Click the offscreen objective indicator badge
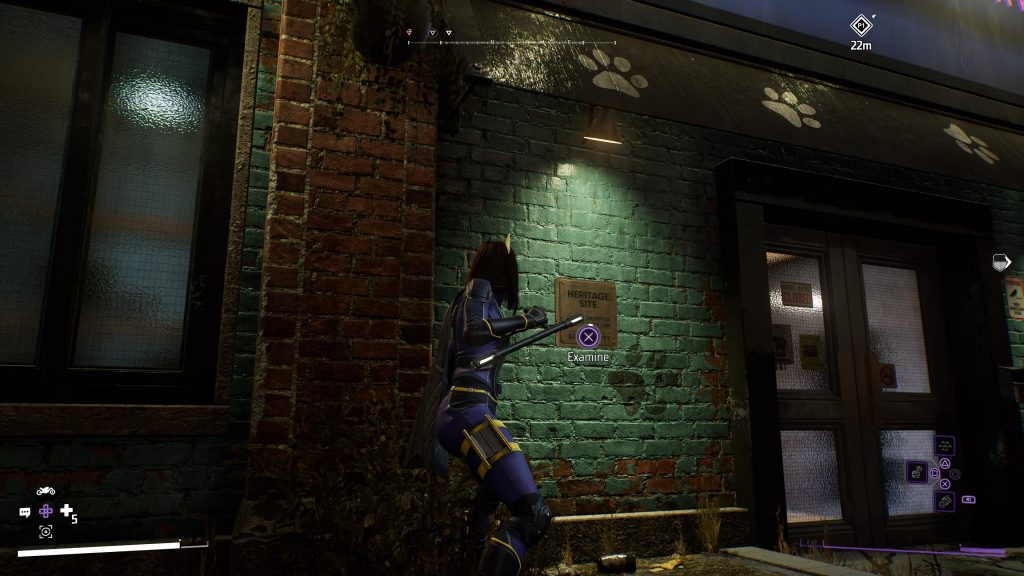1024x576 pixels. tap(1001, 262)
